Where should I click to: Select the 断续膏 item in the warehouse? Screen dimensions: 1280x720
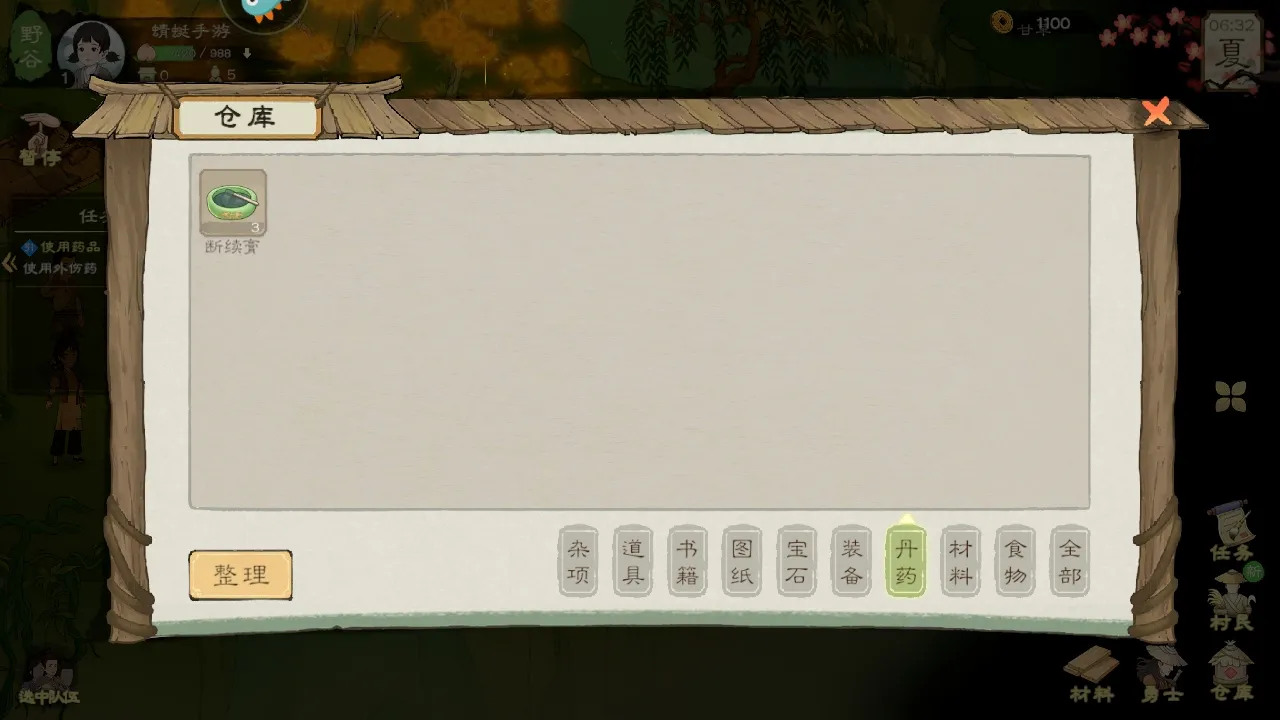(x=233, y=202)
